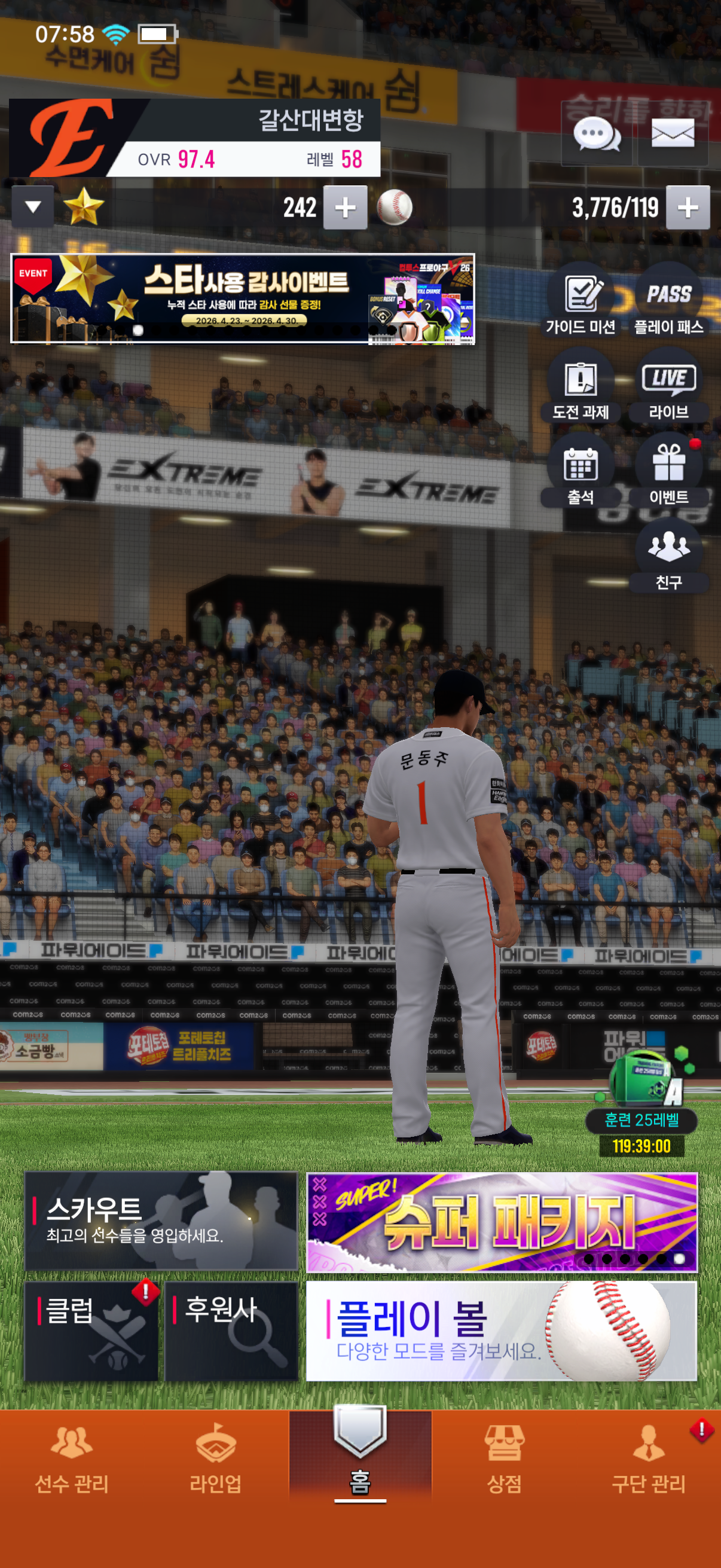Viewport: 721px width, 1568px height.
Task: Open the 슈퍼 패키지 offer banner
Action: [502, 1222]
